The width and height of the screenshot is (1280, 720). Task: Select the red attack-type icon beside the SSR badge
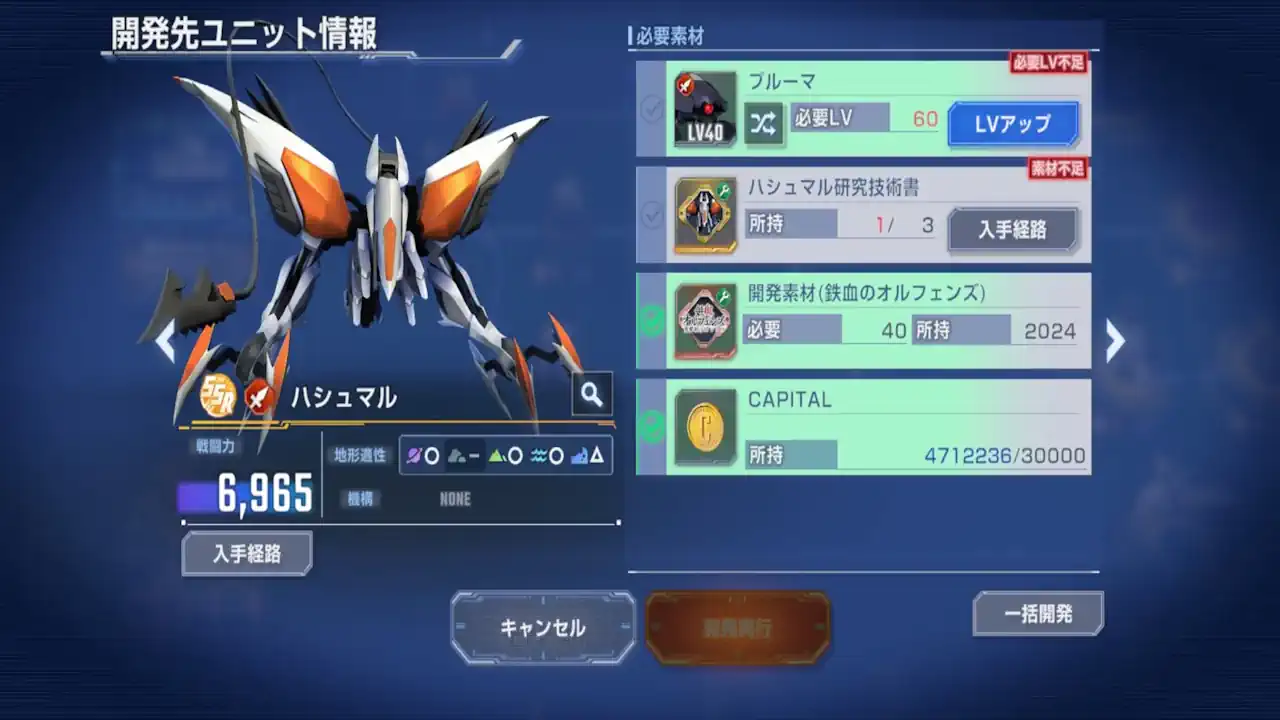[x=257, y=395]
